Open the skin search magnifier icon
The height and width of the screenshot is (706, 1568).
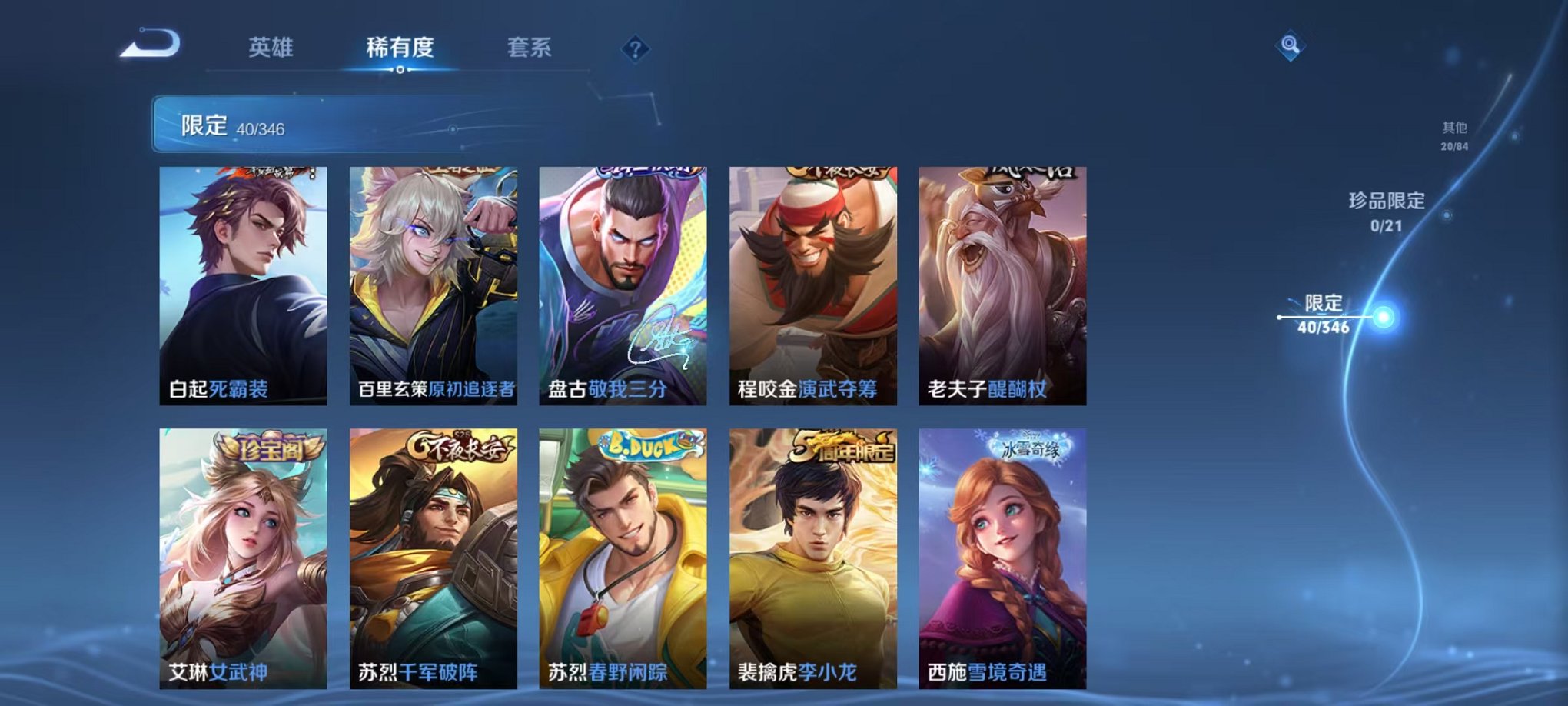click(1291, 45)
